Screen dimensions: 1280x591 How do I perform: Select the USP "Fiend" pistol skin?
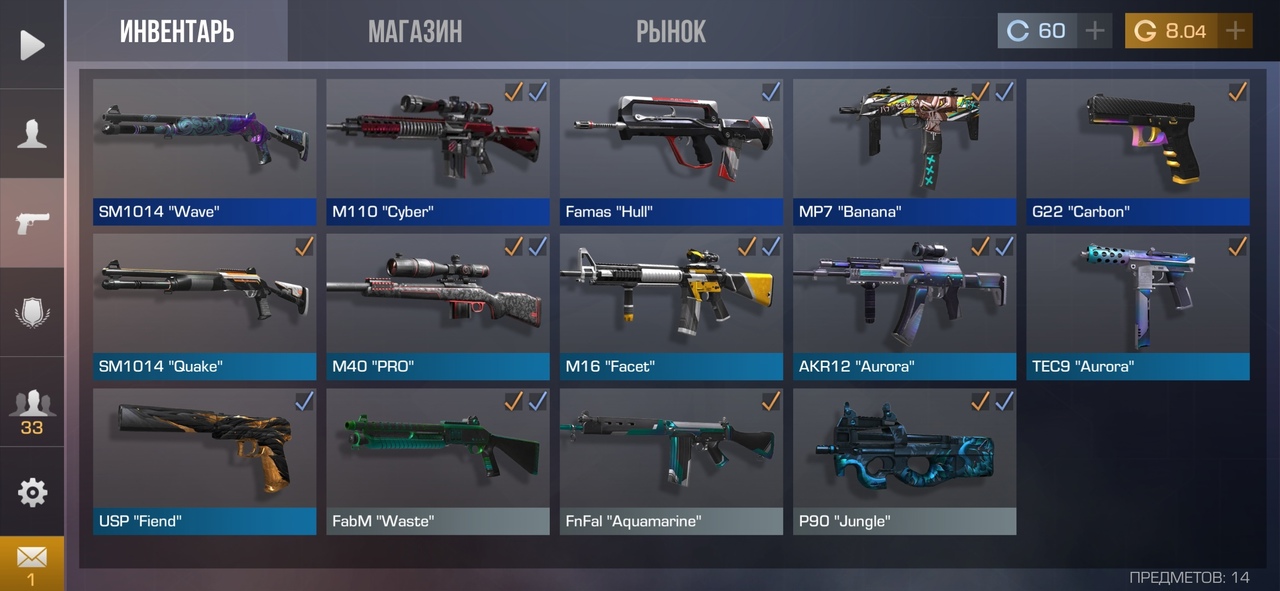pyautogui.click(x=204, y=460)
